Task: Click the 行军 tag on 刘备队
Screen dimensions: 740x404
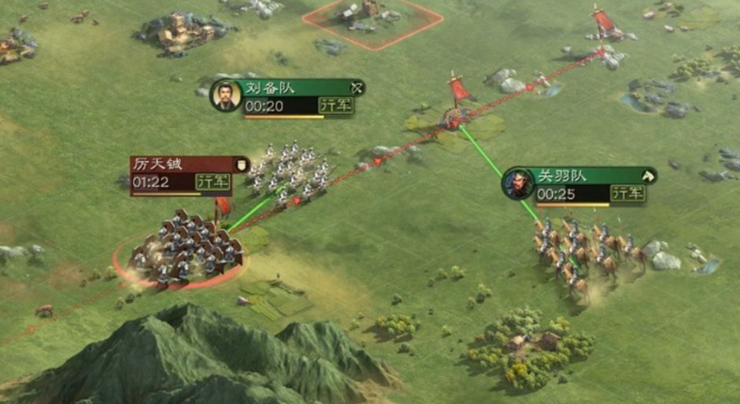Action: 336,105
